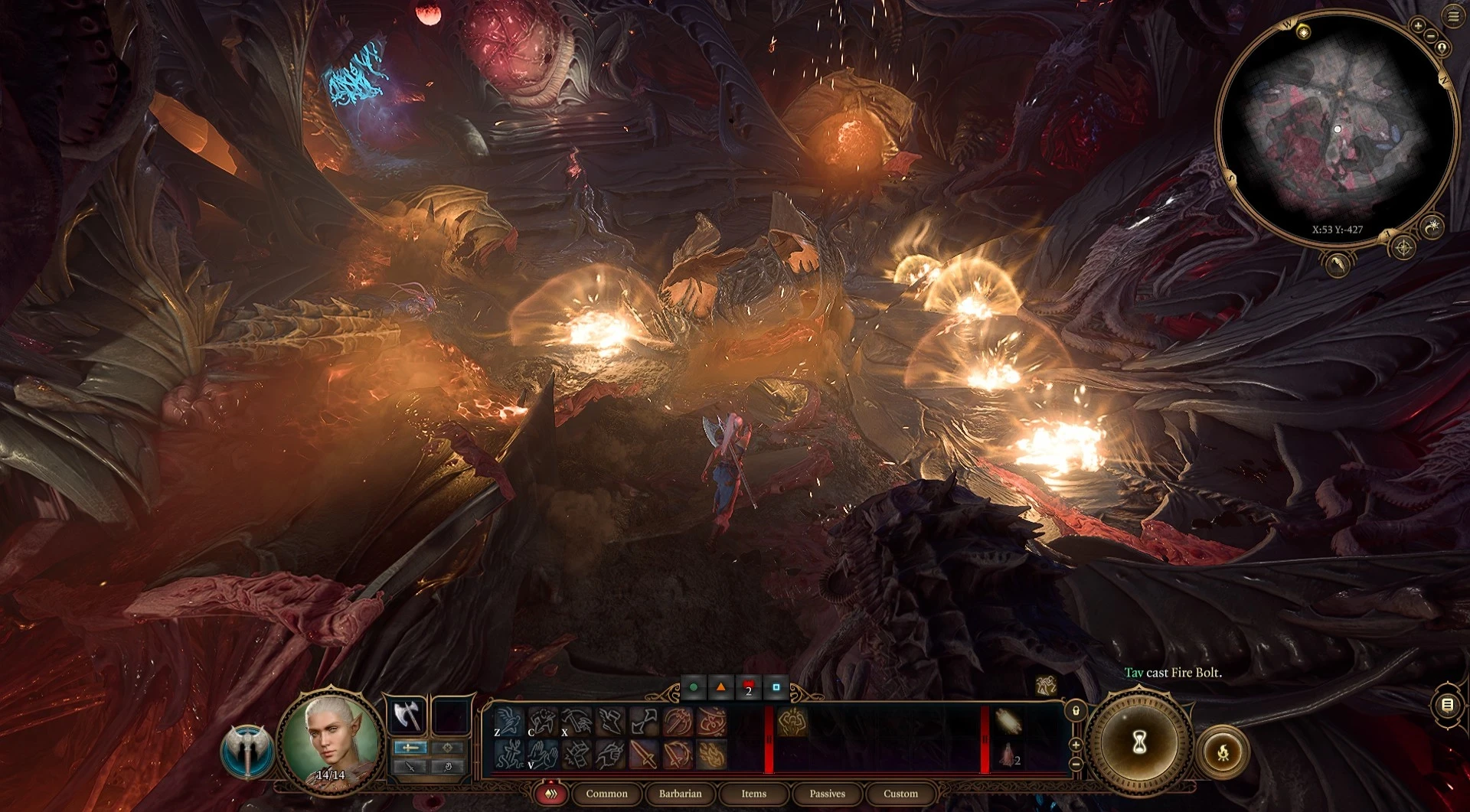Click the minimap map-pin button
This screenshot has width=1470, height=812.
(x=1442, y=48)
